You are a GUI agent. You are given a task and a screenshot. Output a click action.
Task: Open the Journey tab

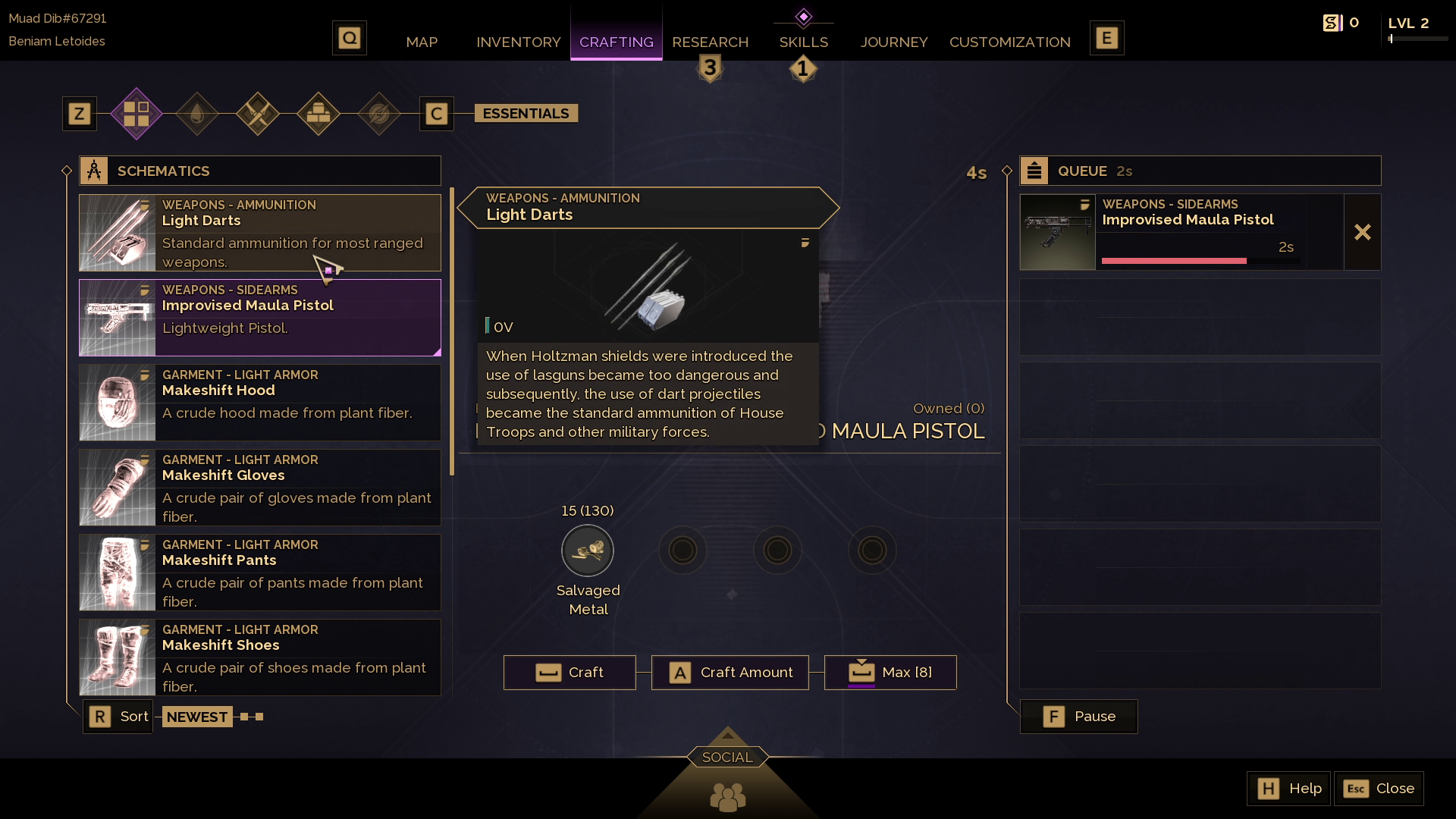click(x=893, y=42)
